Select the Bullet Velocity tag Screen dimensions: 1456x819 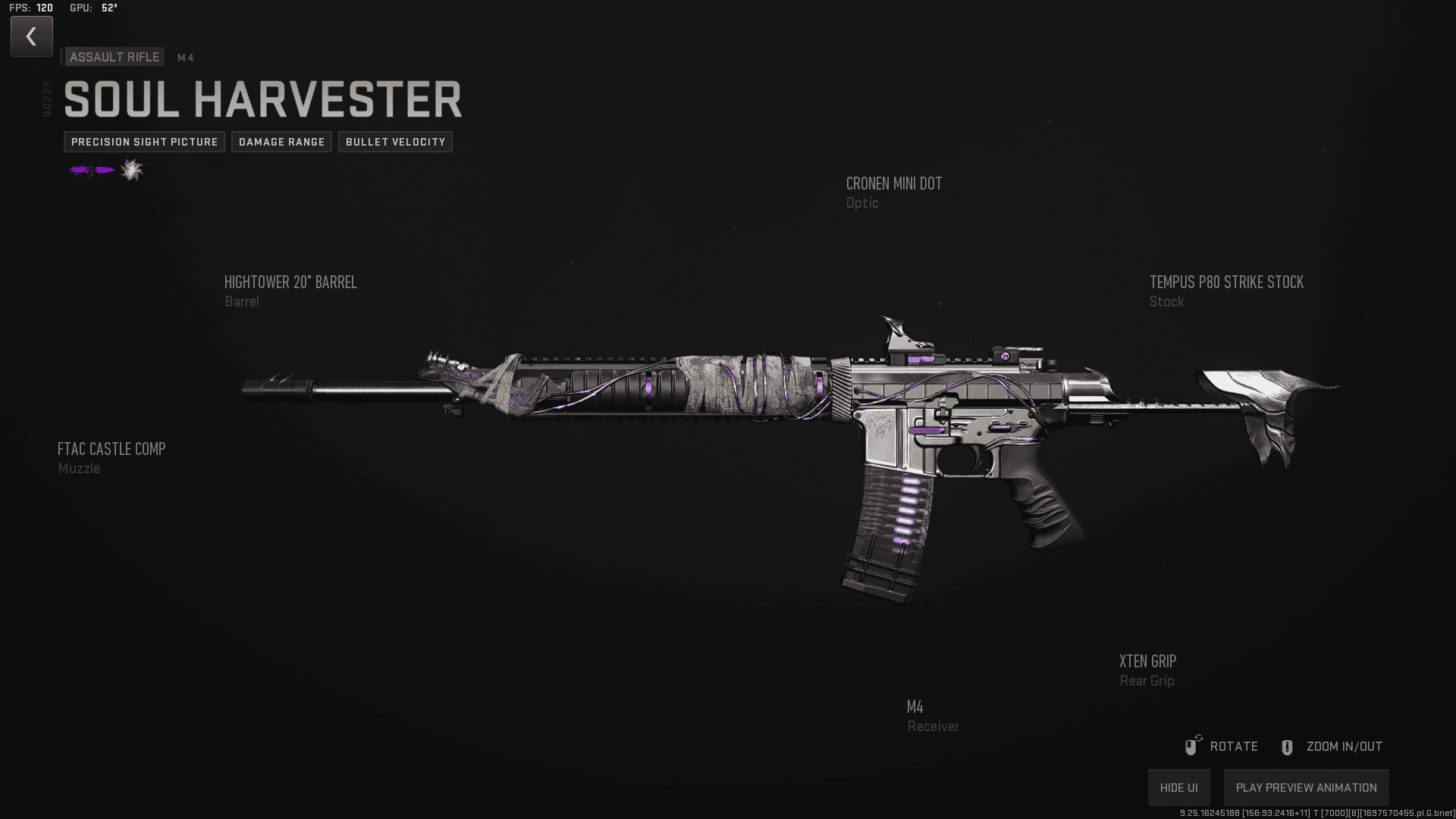coord(395,142)
